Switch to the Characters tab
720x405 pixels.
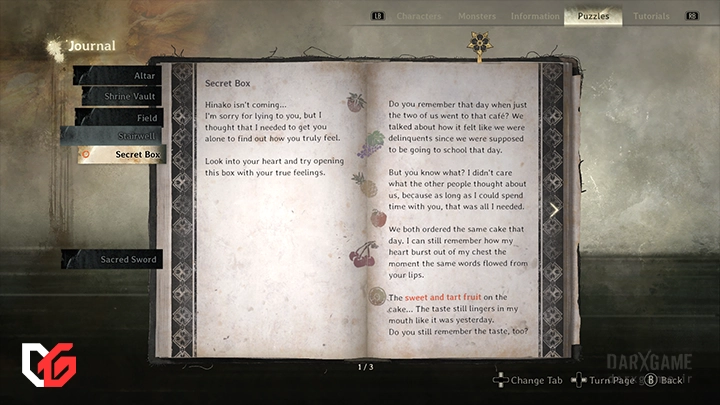click(418, 16)
